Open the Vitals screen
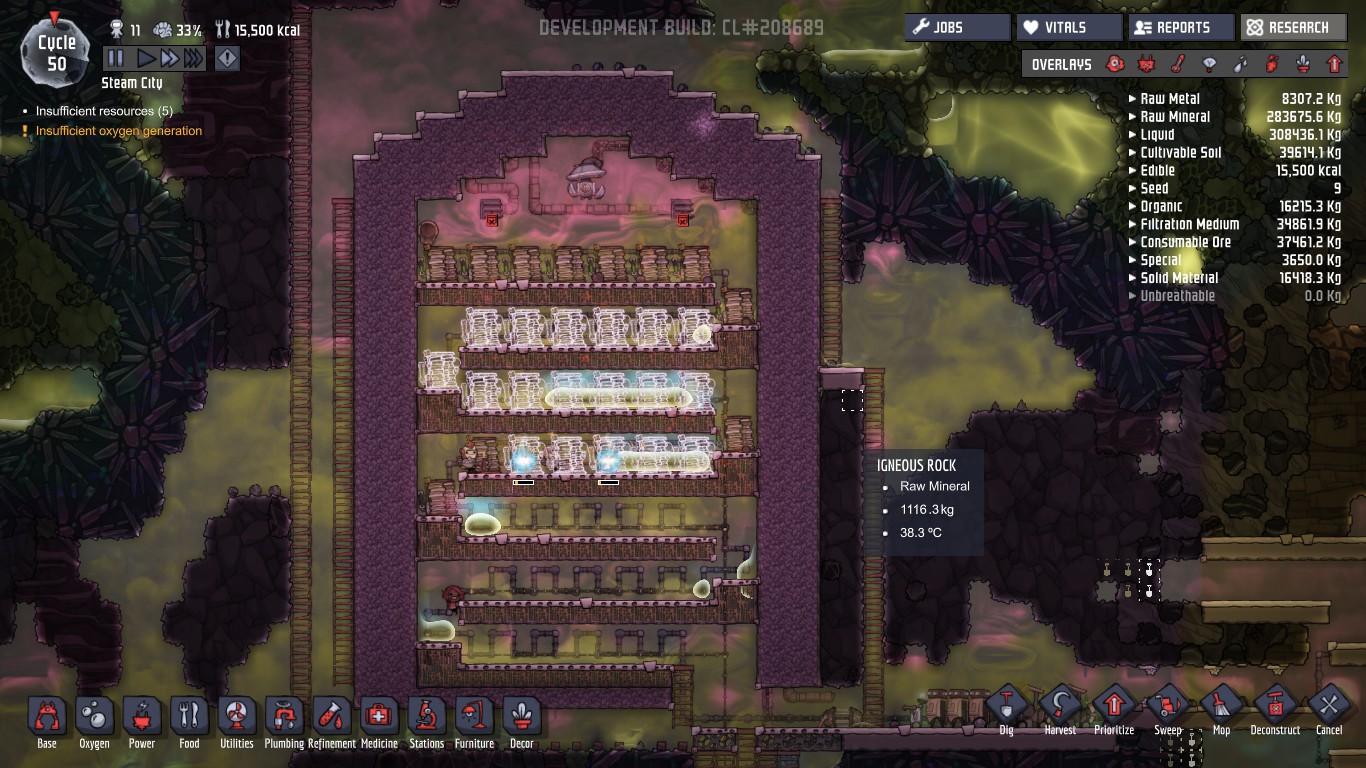 (1068, 27)
